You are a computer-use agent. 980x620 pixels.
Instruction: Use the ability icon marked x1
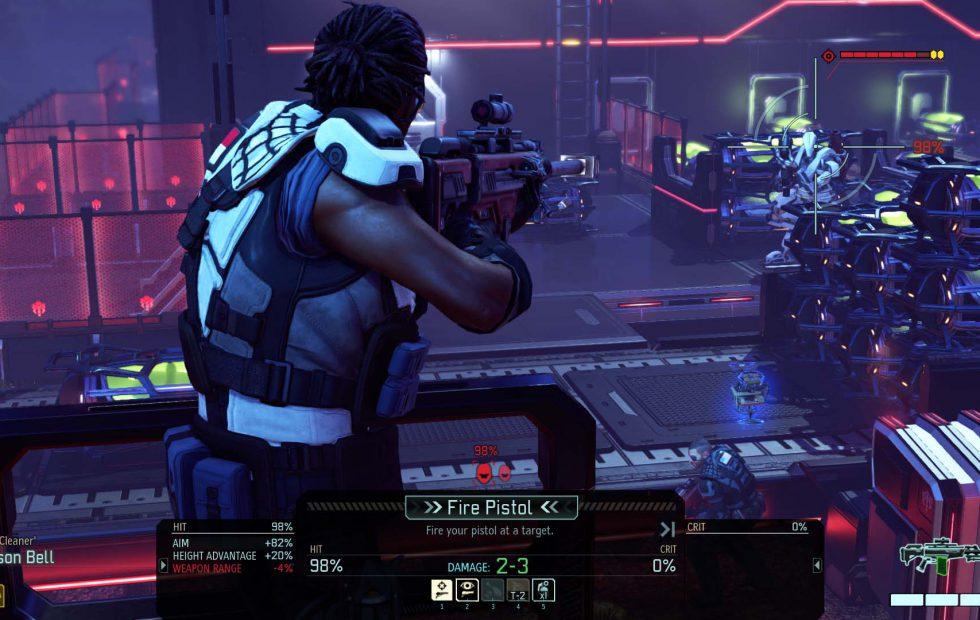point(543,590)
